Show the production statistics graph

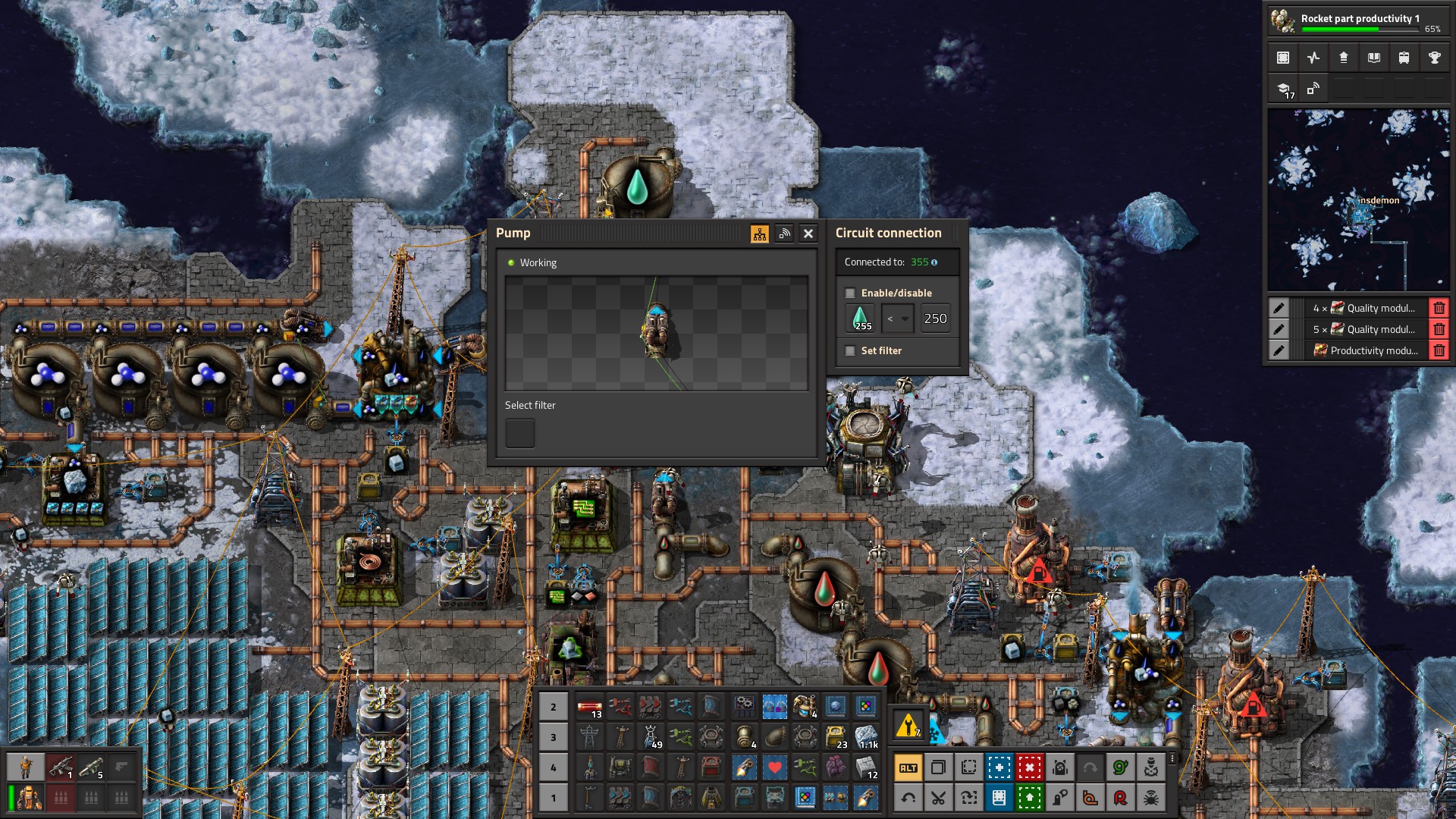(x=1313, y=58)
